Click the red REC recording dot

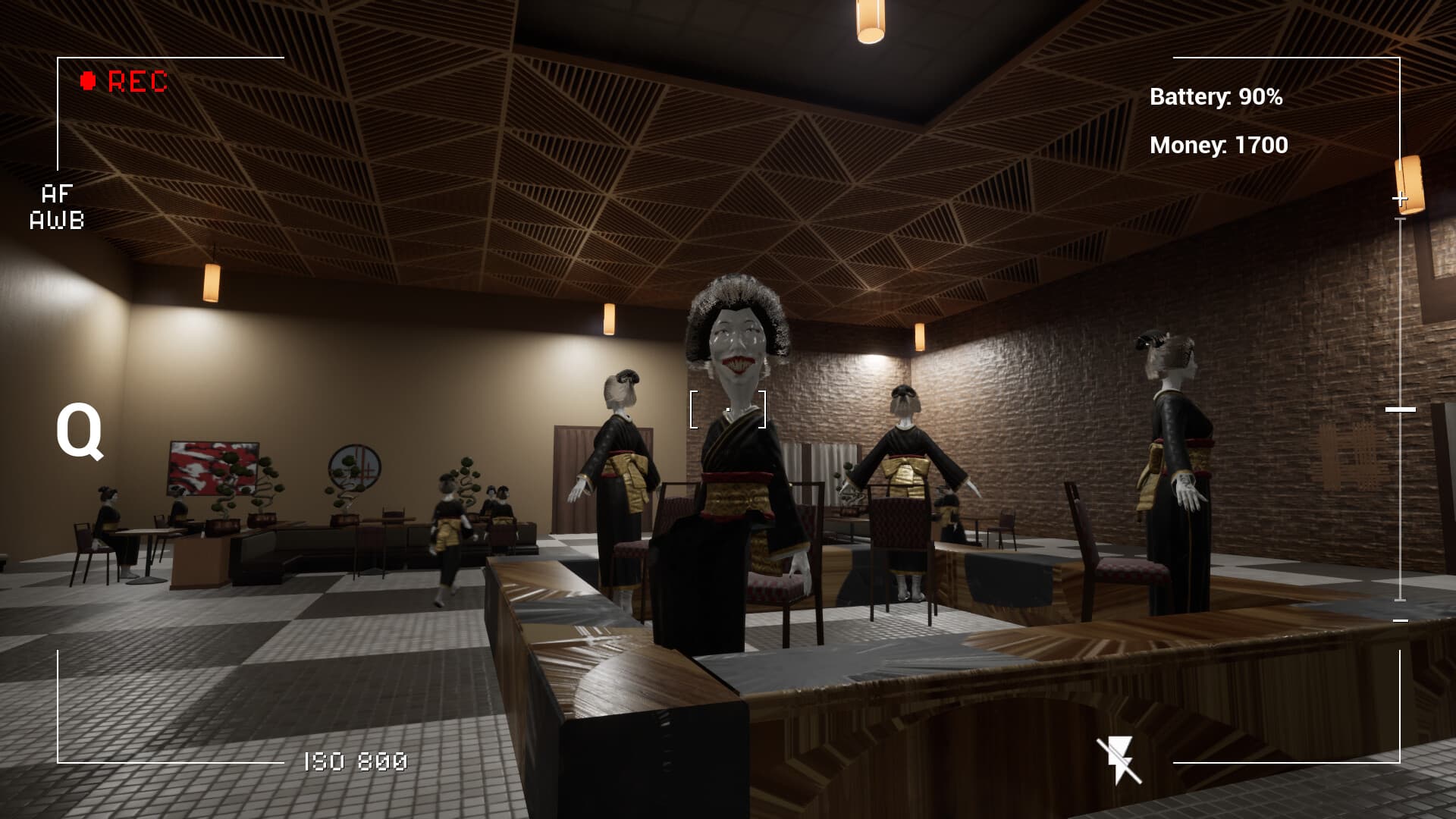click(89, 78)
